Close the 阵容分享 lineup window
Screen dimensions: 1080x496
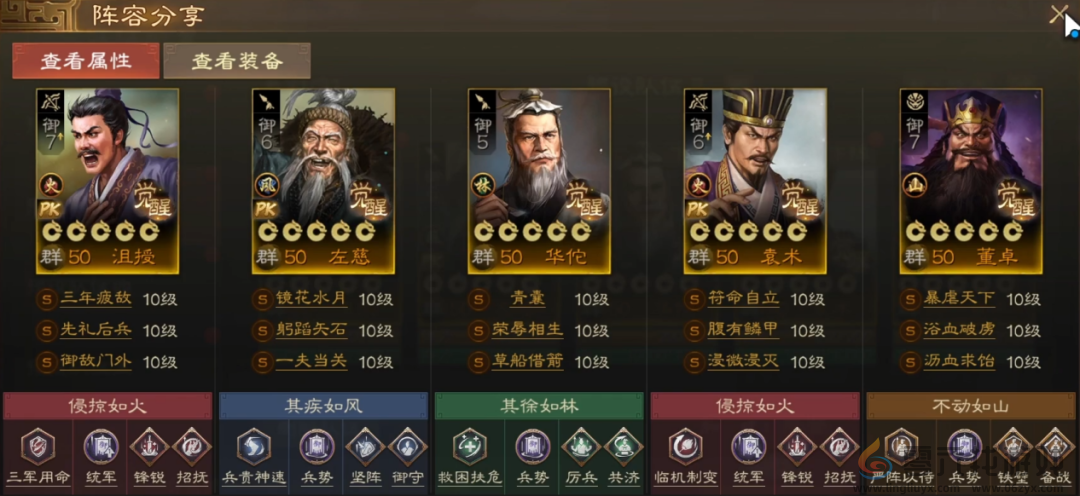(1059, 15)
